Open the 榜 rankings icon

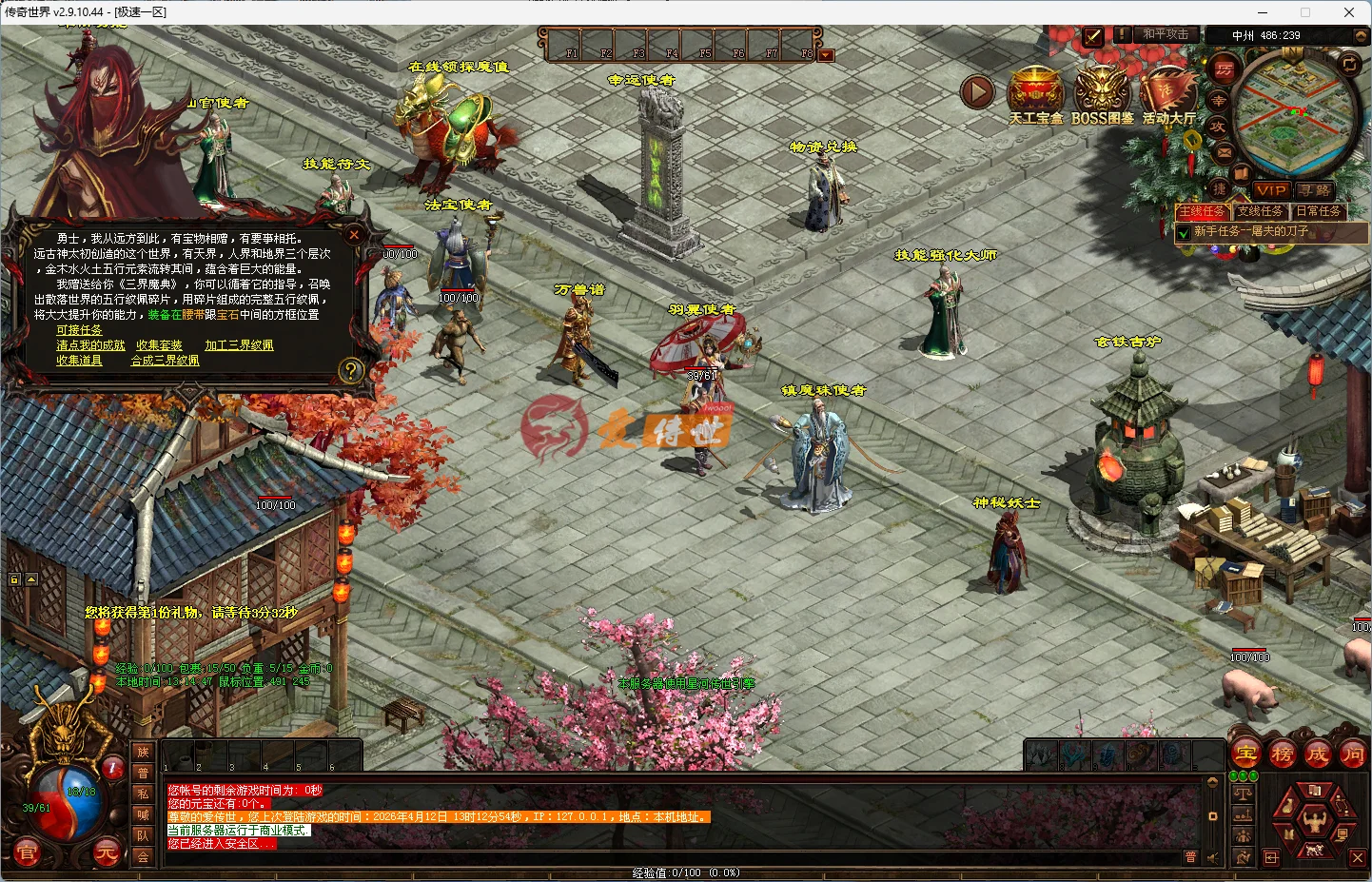pos(1282,752)
